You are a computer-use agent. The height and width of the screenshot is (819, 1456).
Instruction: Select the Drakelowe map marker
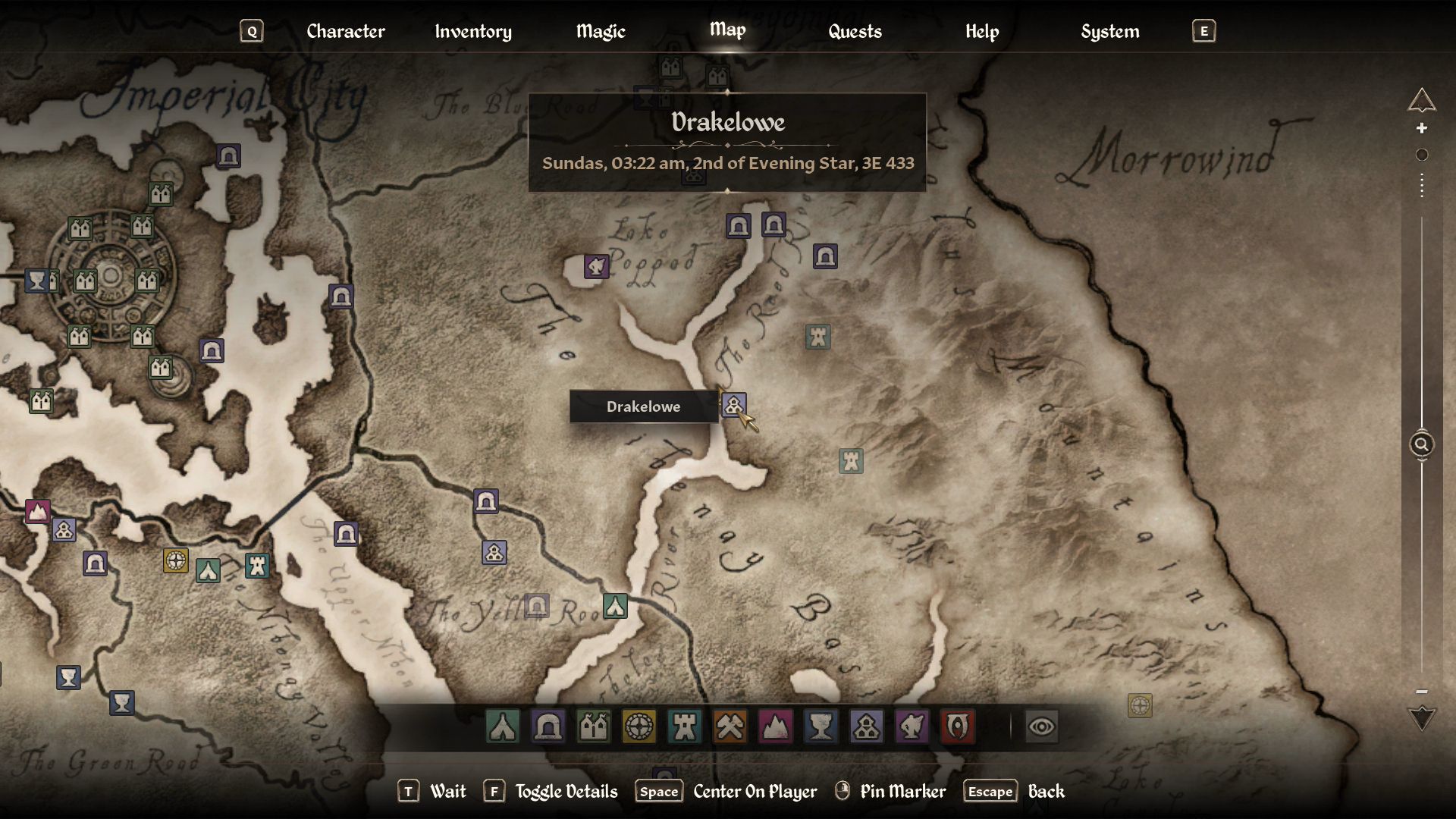point(733,405)
